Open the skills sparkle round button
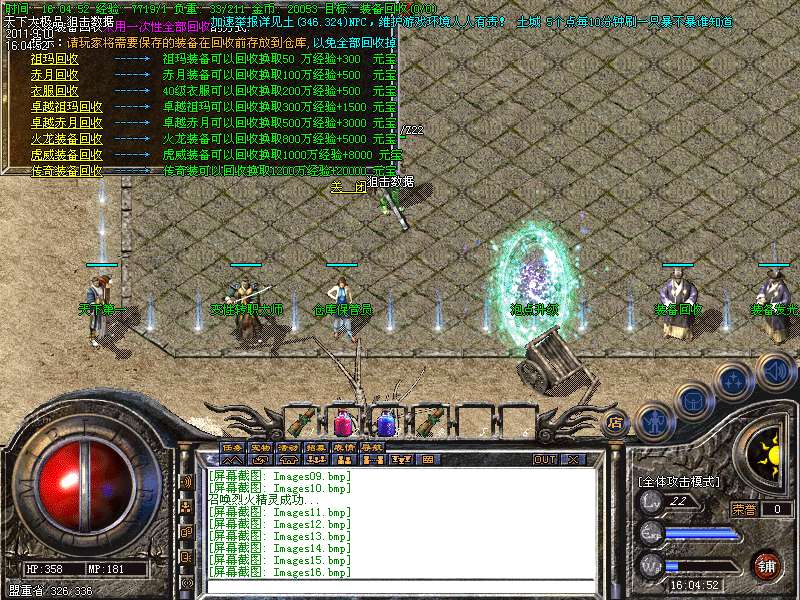 point(733,379)
